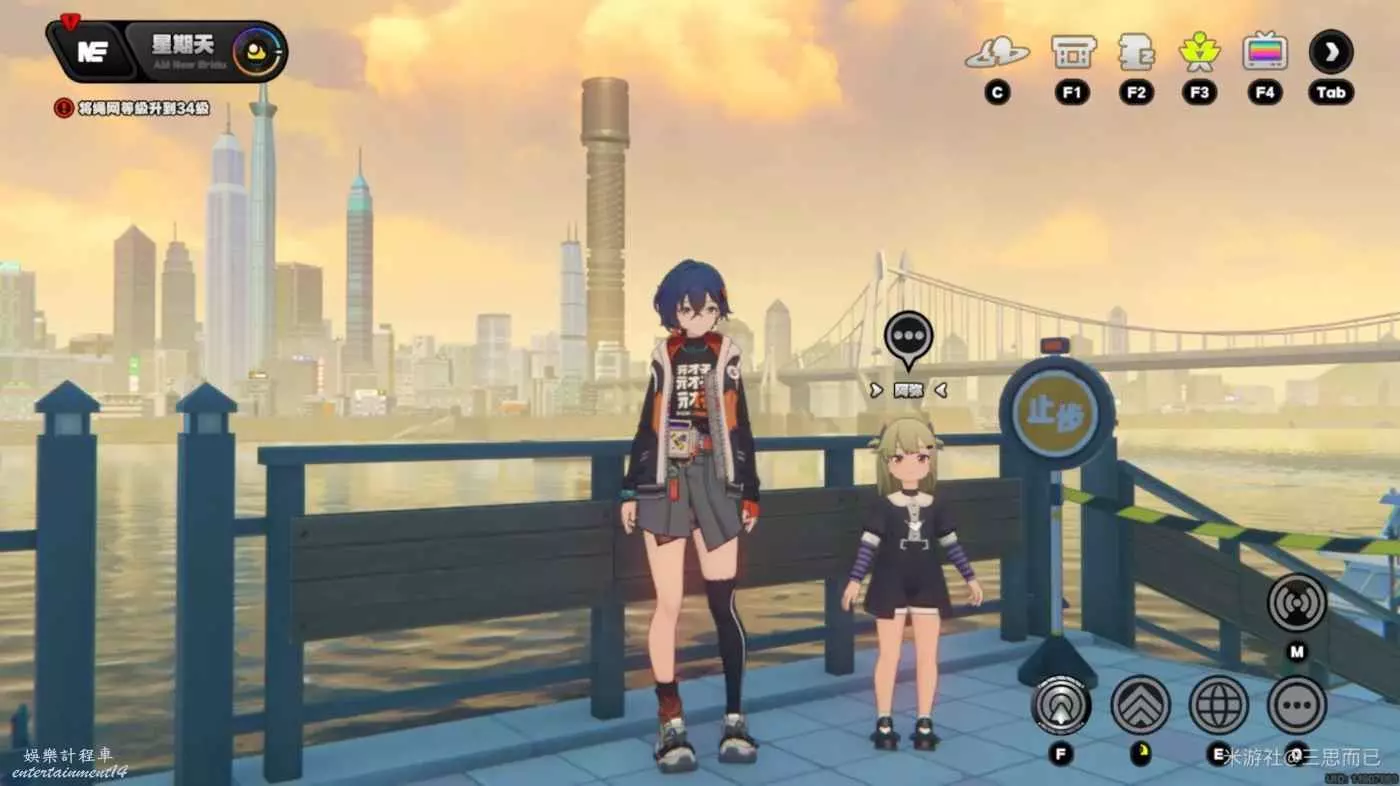Open the rainbow TV icon
1400x786 pixels.
pyautogui.click(x=1265, y=52)
